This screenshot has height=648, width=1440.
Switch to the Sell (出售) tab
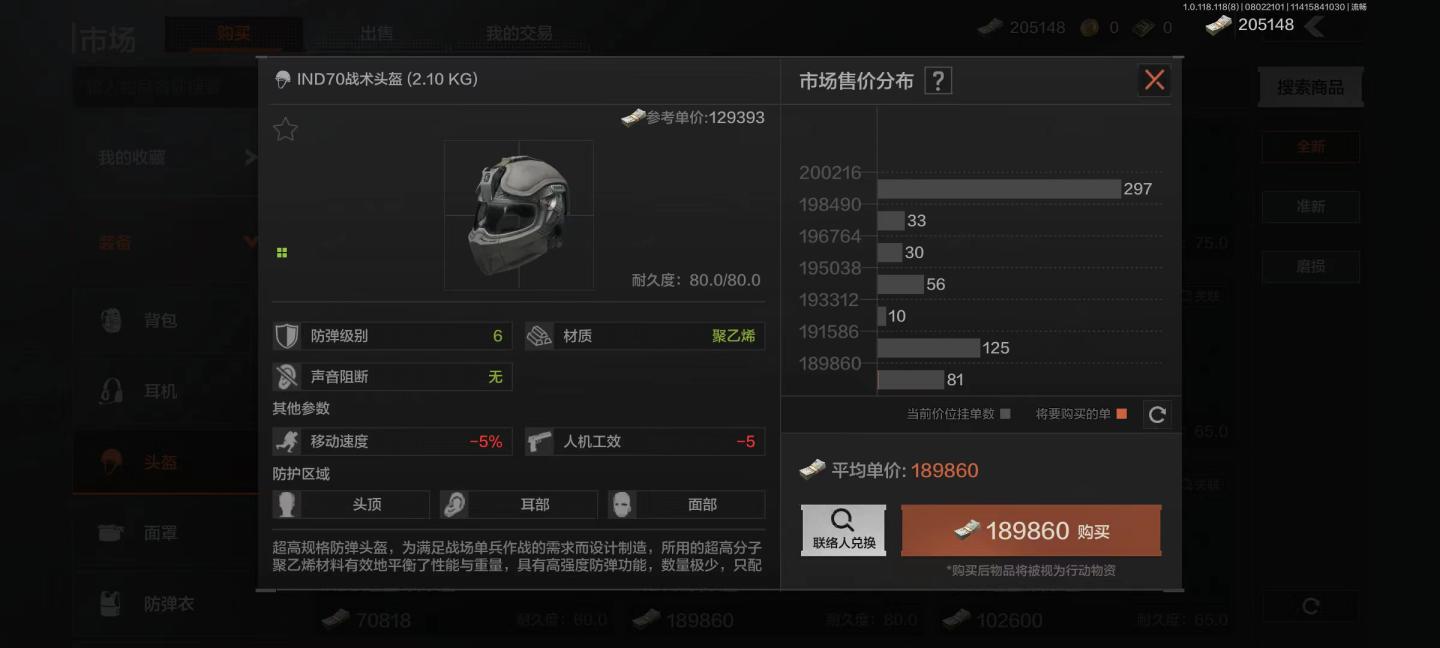[x=376, y=33]
